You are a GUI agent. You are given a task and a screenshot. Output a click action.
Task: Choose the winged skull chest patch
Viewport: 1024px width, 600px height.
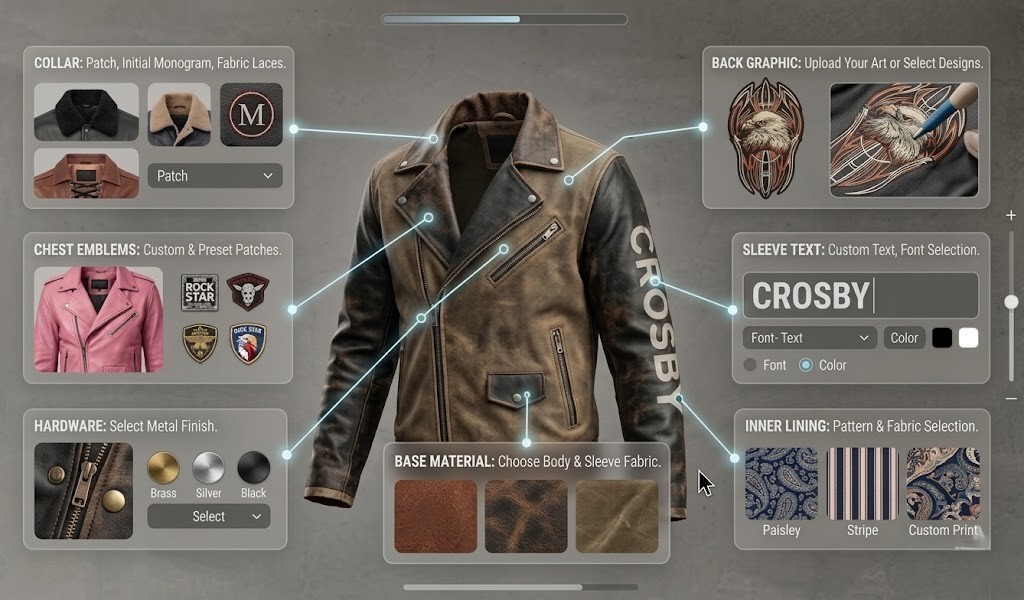point(247,292)
